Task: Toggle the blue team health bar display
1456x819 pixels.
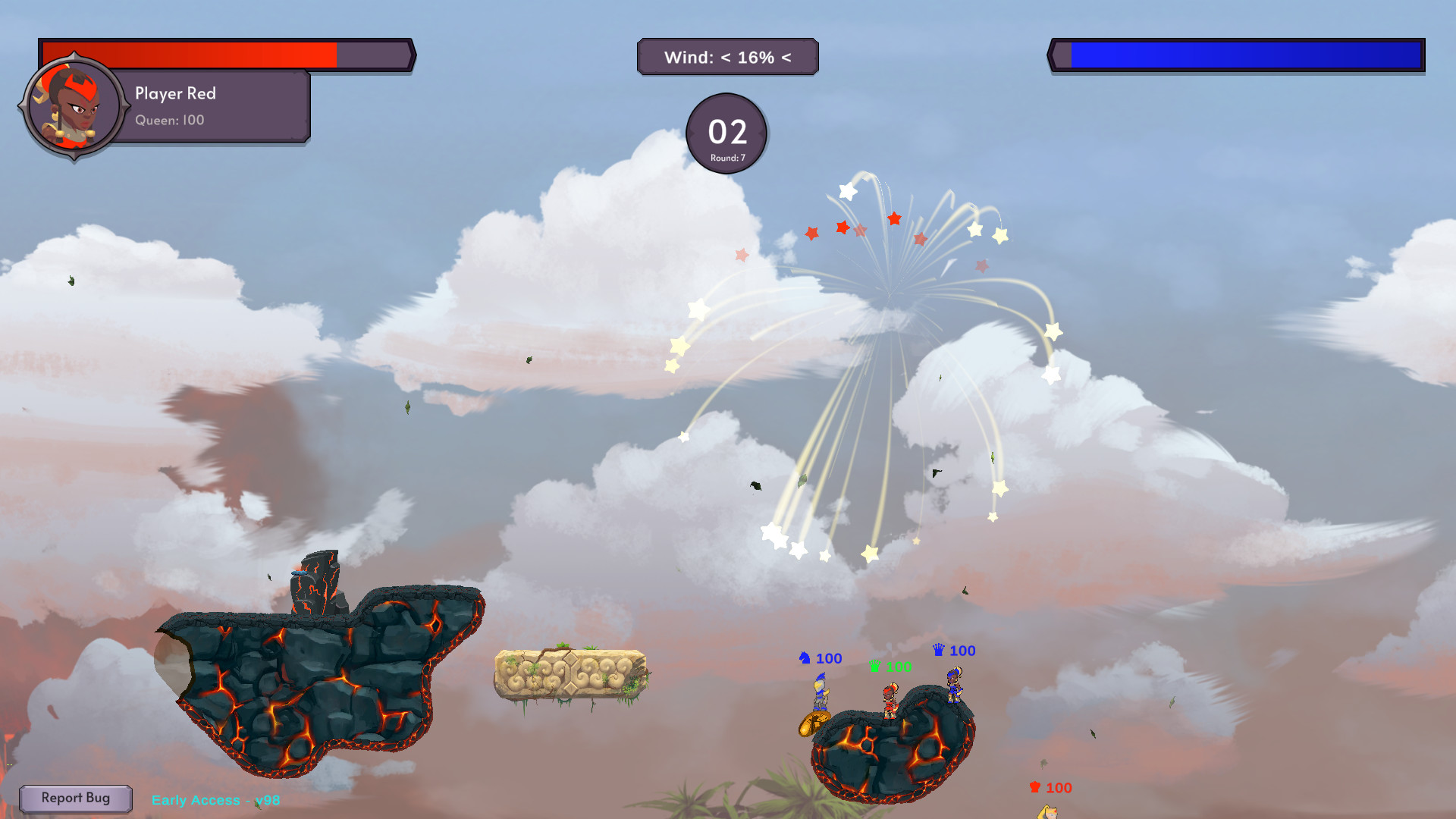Action: point(1244,54)
